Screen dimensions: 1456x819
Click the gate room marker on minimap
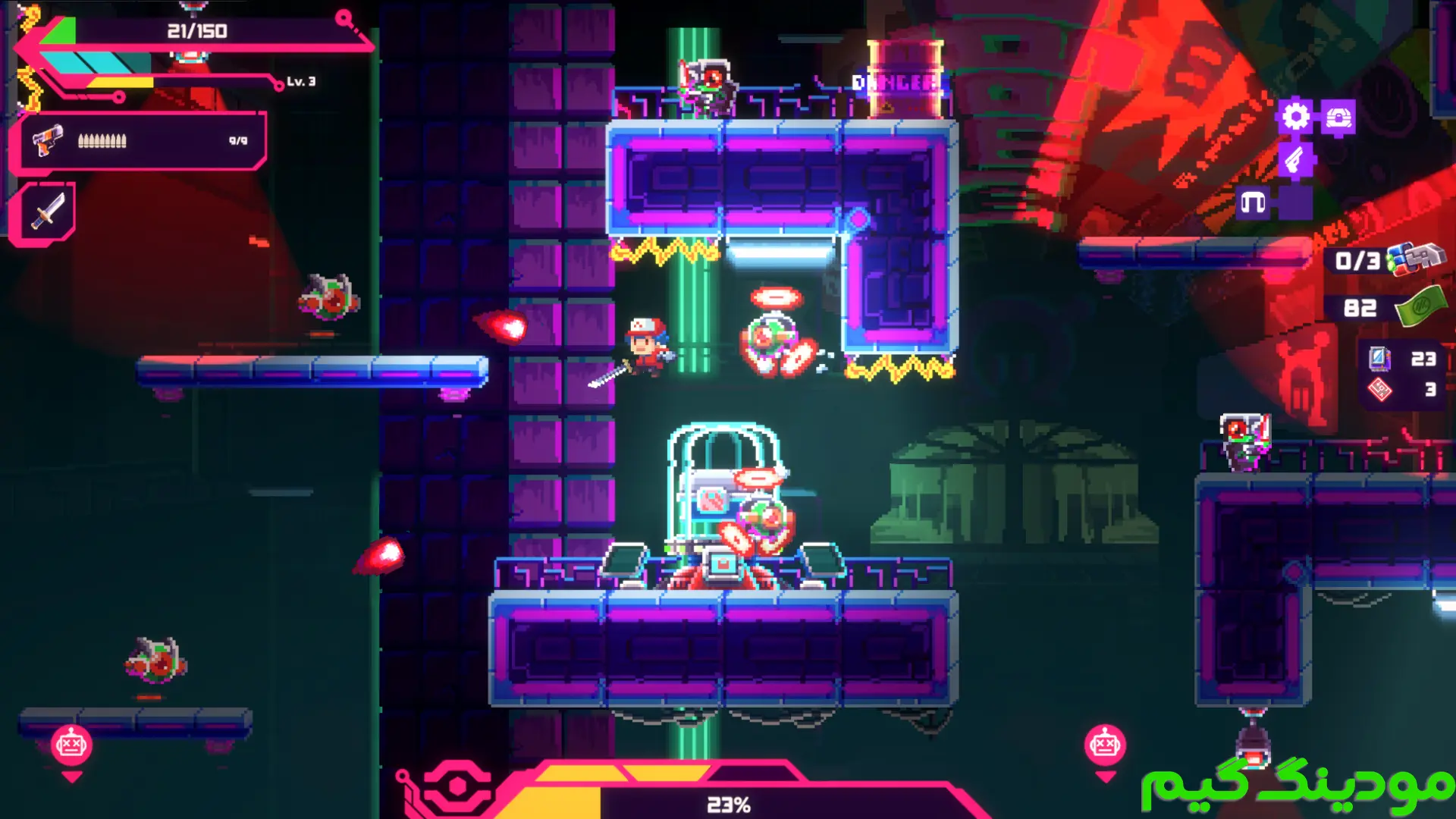1253,203
